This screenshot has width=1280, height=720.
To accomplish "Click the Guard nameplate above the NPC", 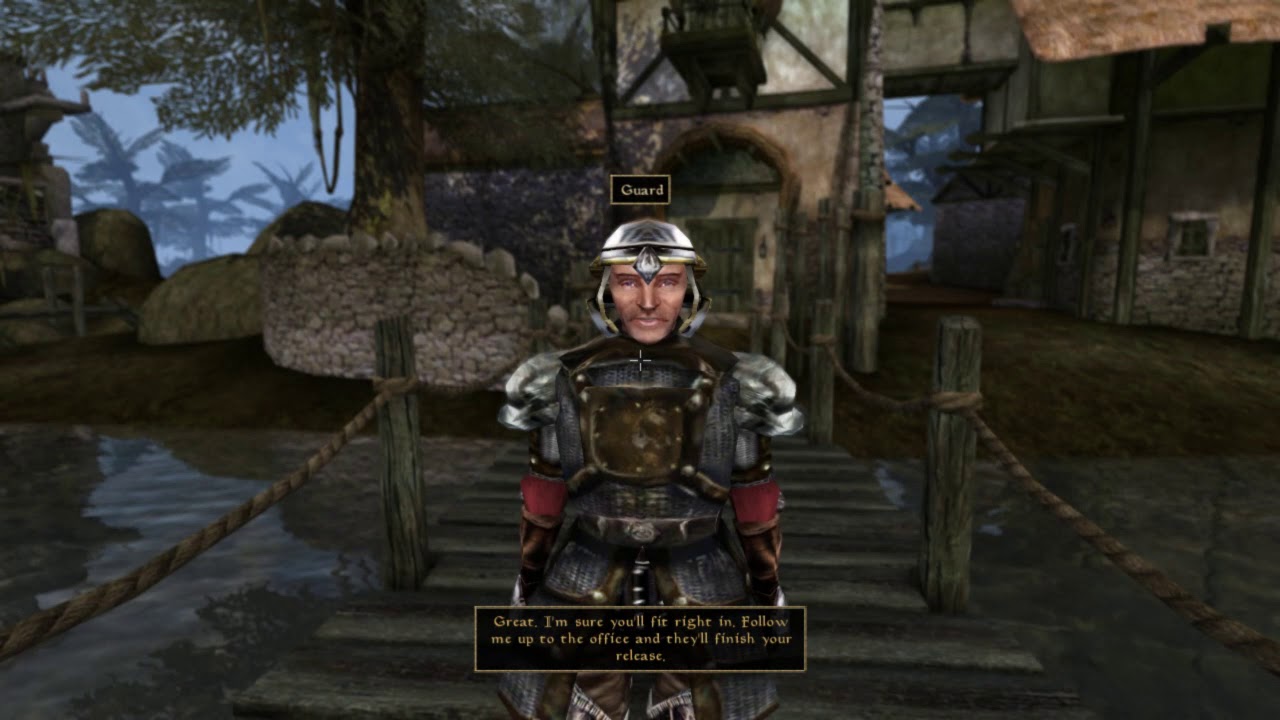I will point(643,189).
